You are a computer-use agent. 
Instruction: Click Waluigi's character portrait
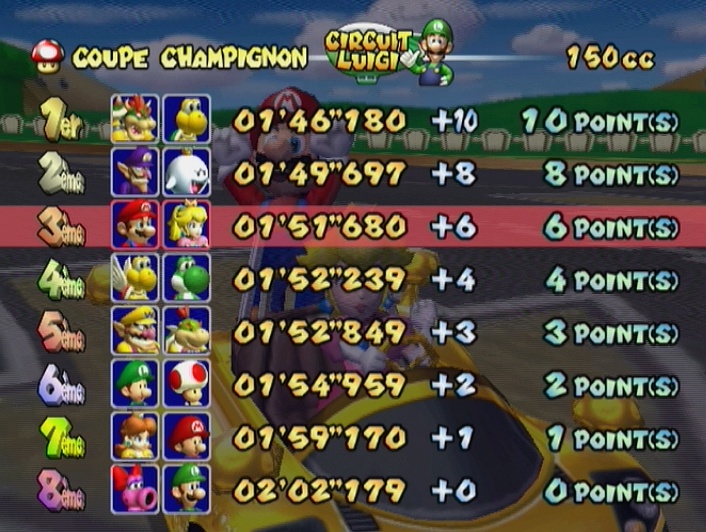[135, 173]
